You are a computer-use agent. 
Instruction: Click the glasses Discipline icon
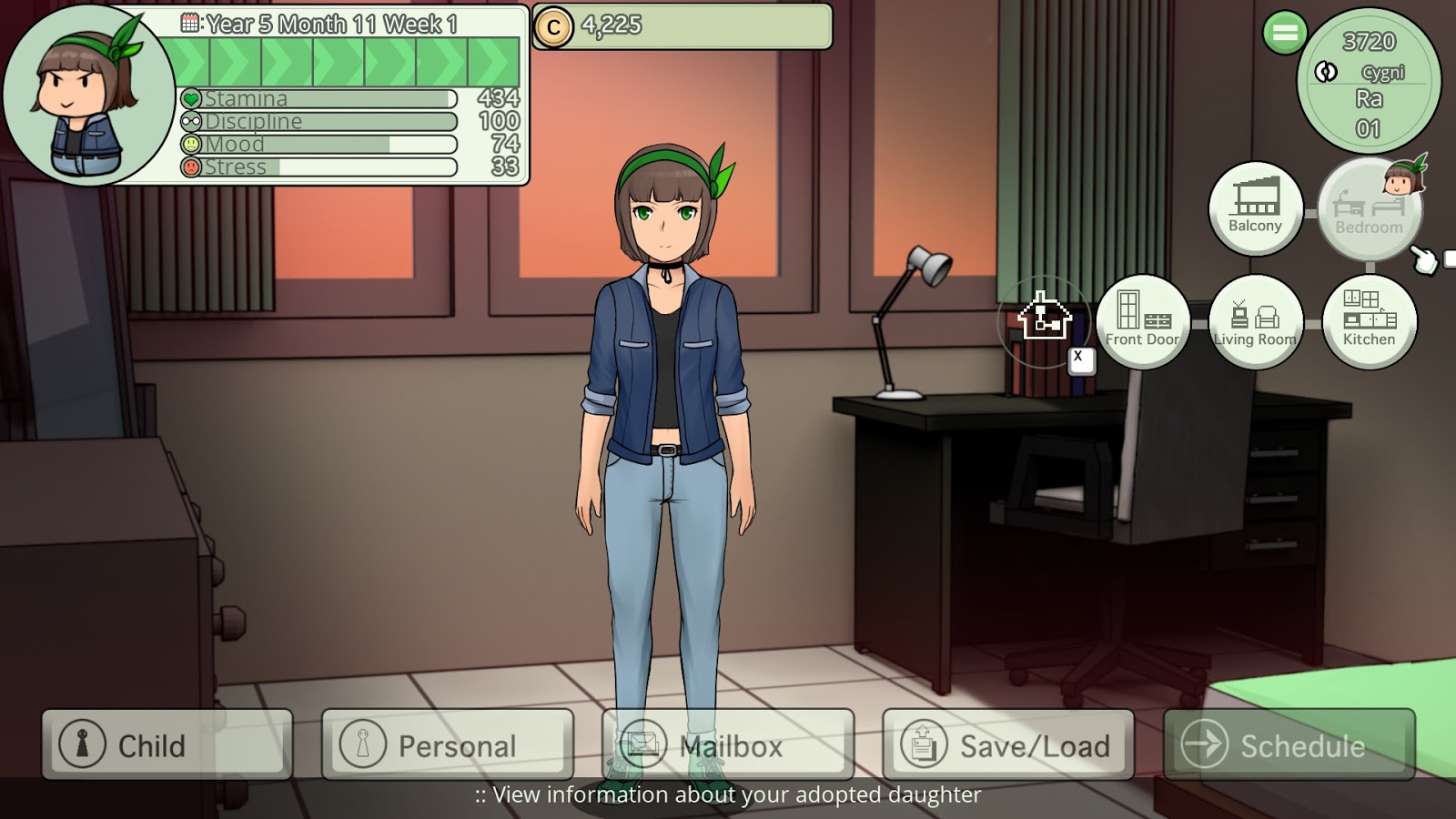[191, 120]
